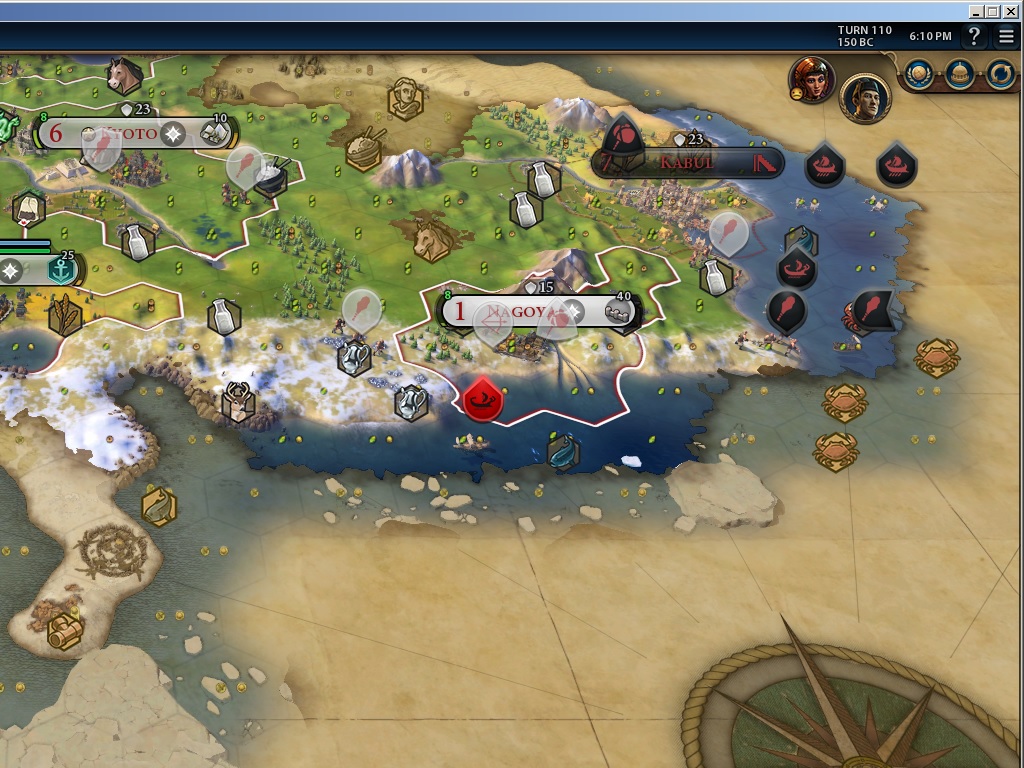1024x768 pixels.
Task: Select the female leader portrait with unhappy face
Action: coord(811,79)
